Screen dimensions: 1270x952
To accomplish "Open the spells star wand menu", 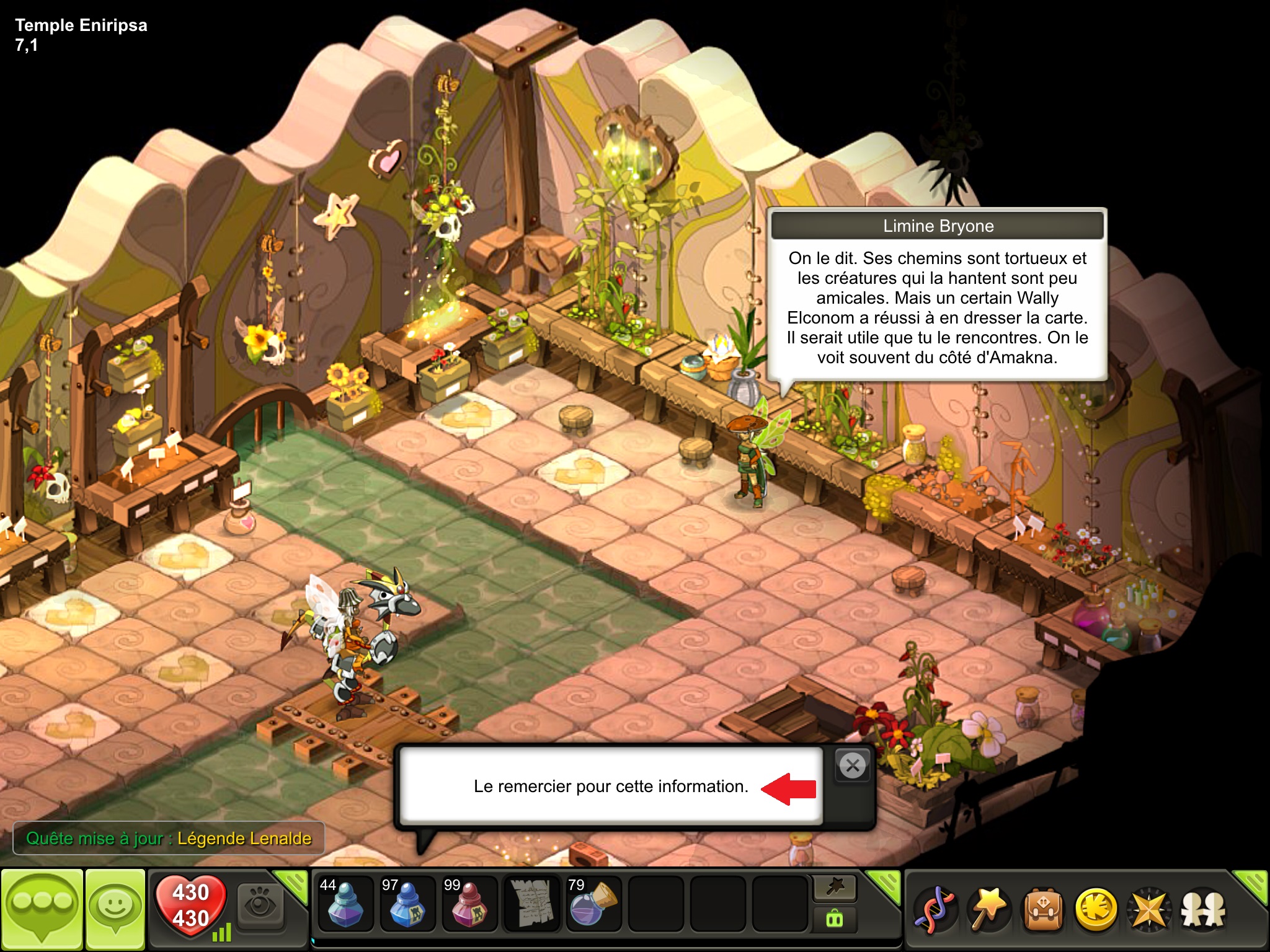I will [x=988, y=910].
